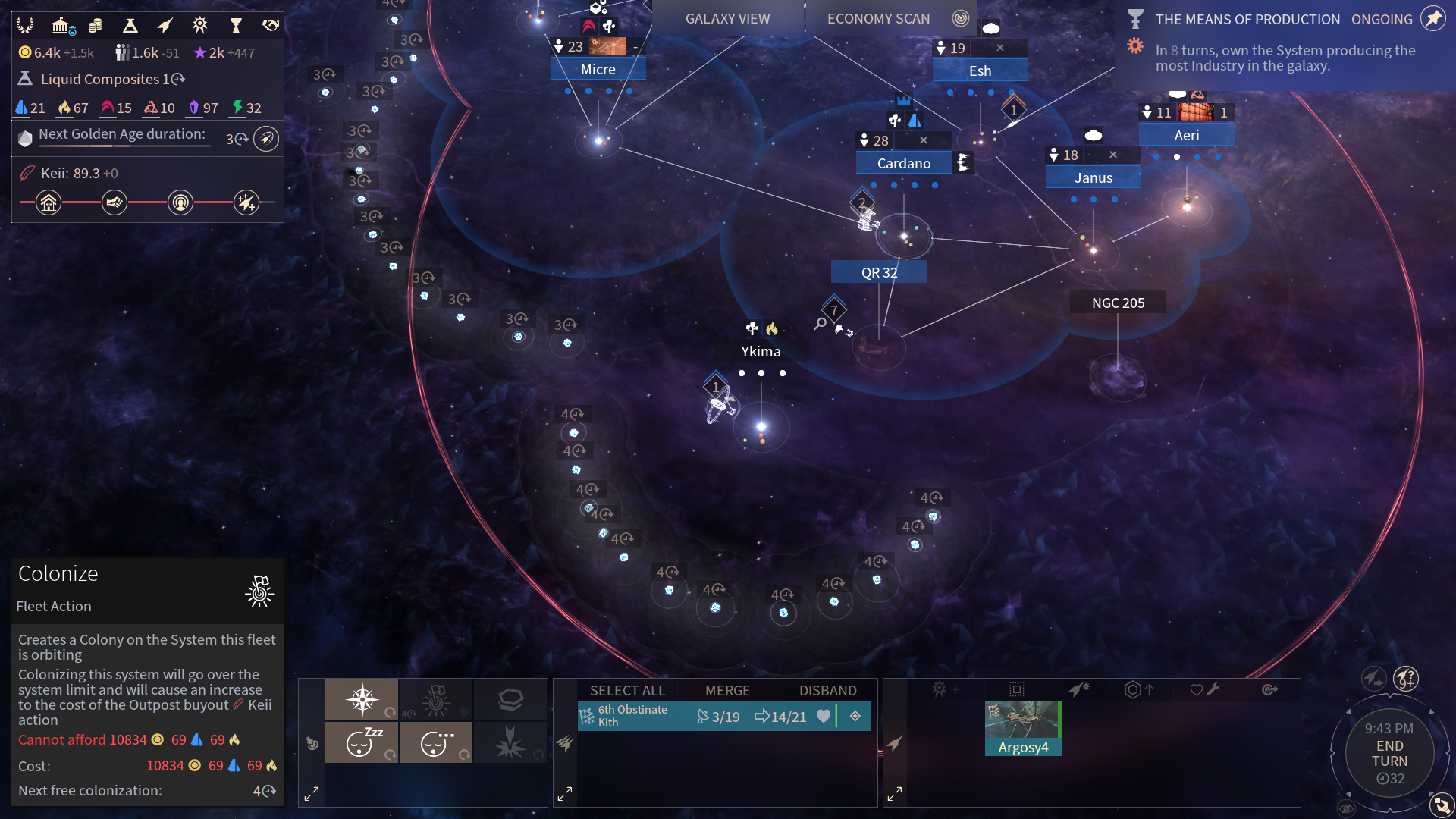Activate the compass star Move fleet action
This screenshot has width=1456, height=819.
tap(362, 699)
